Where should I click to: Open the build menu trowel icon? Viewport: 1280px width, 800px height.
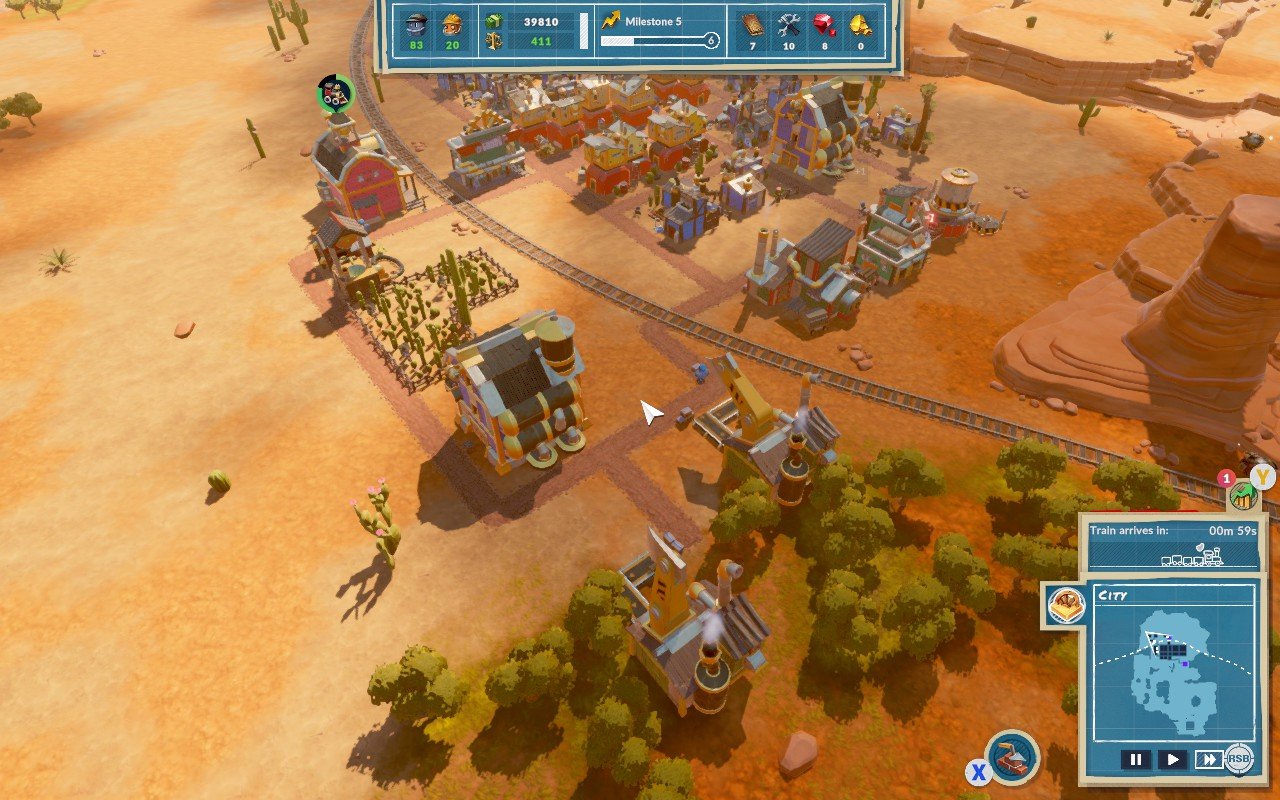[1011, 757]
